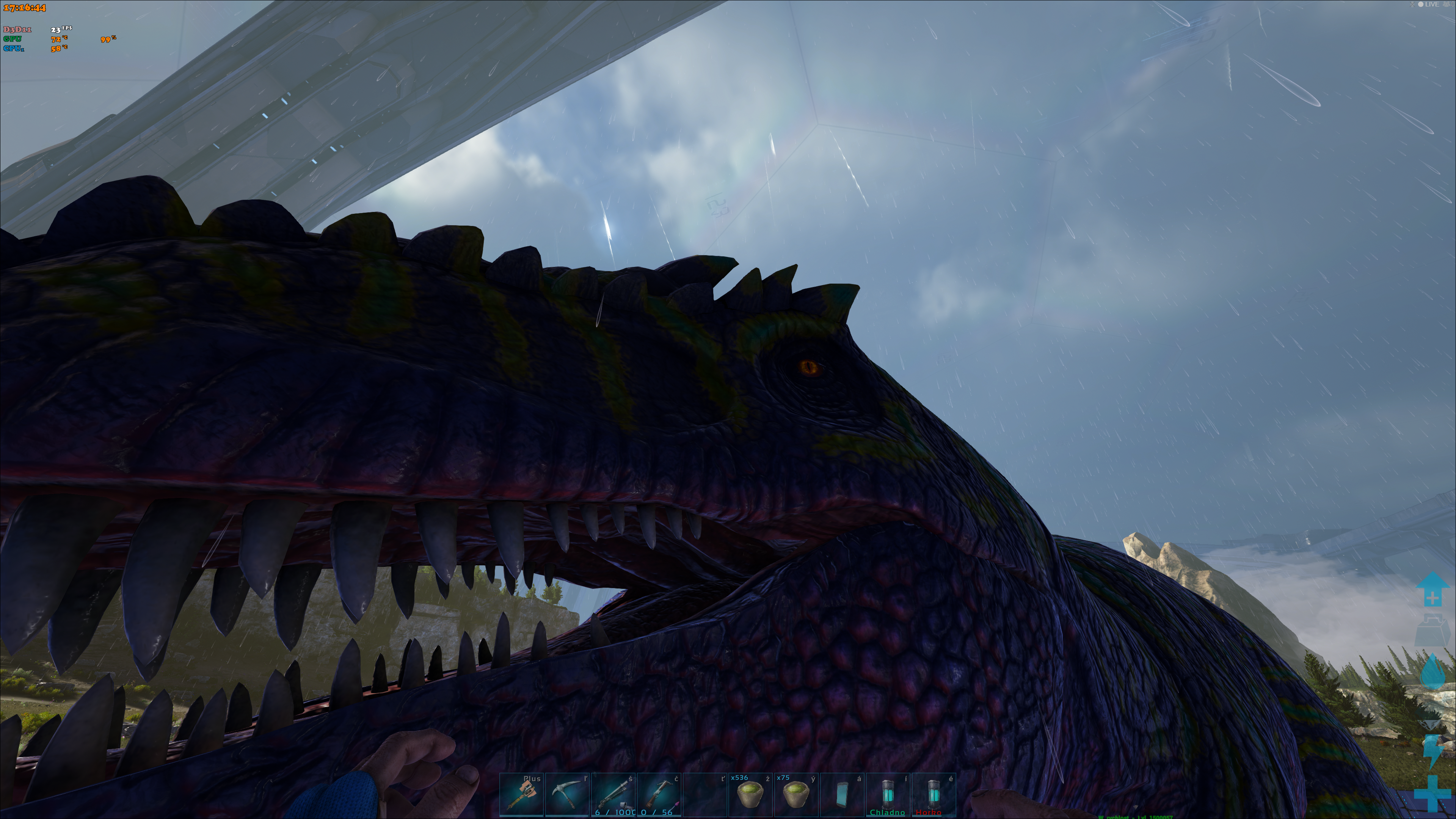Use the green food bowl stack x75
Viewport: 1456px width, 819px height.
796,795
